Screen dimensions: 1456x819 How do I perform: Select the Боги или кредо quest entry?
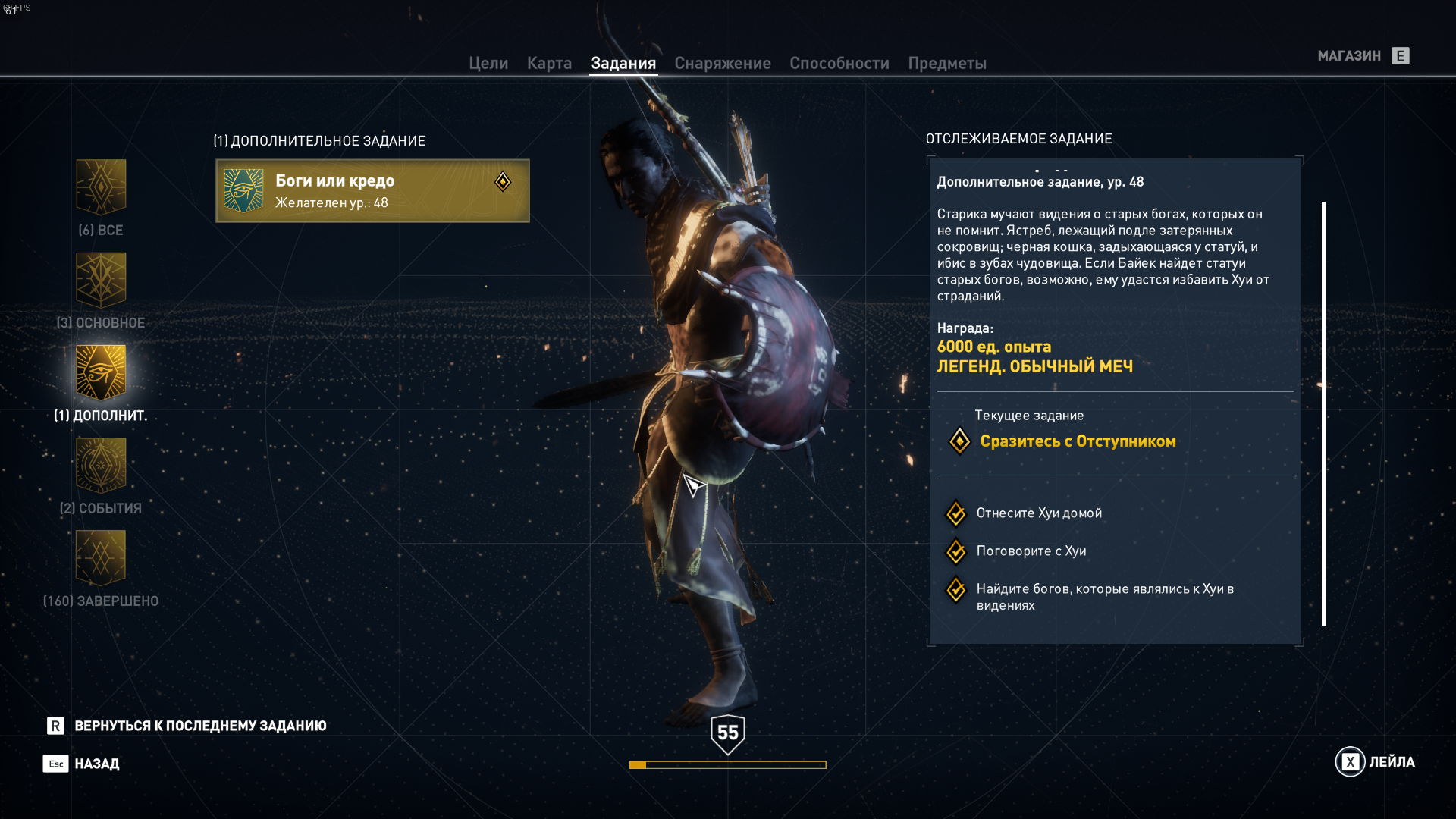coord(372,191)
